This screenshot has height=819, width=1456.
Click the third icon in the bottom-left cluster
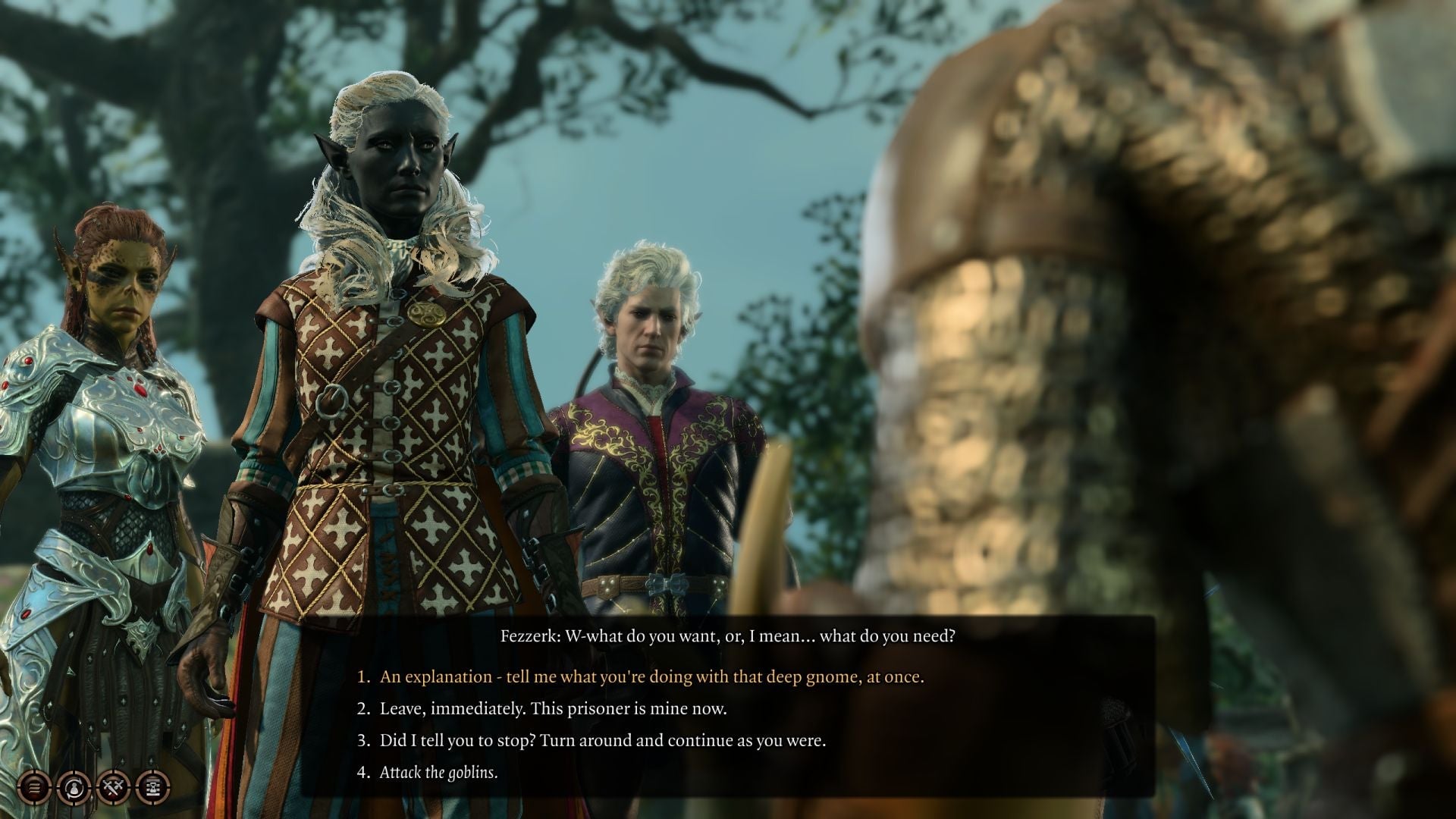(112, 789)
